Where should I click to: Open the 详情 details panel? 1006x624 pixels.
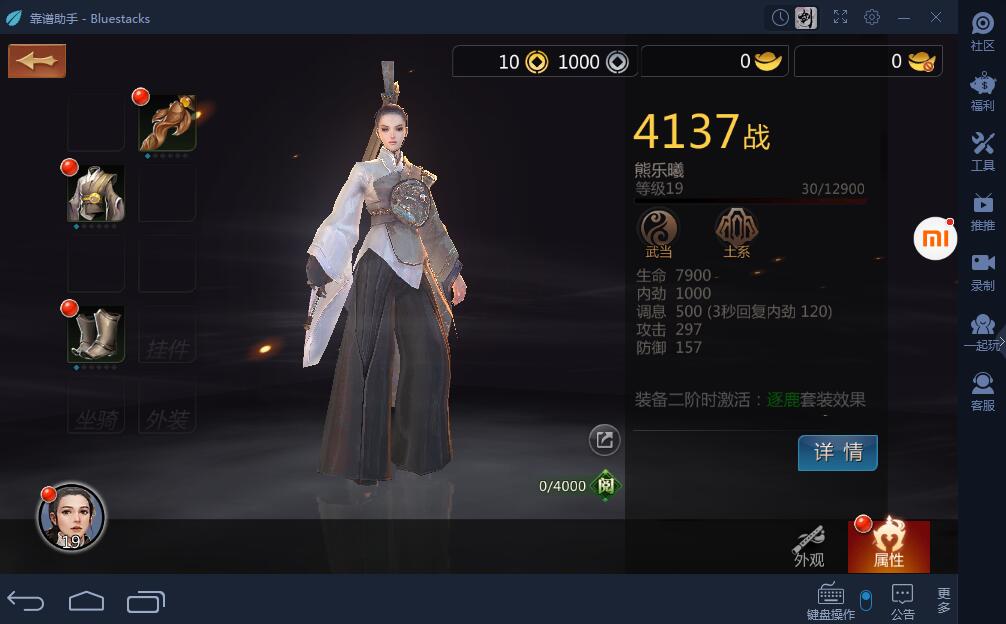pos(837,452)
